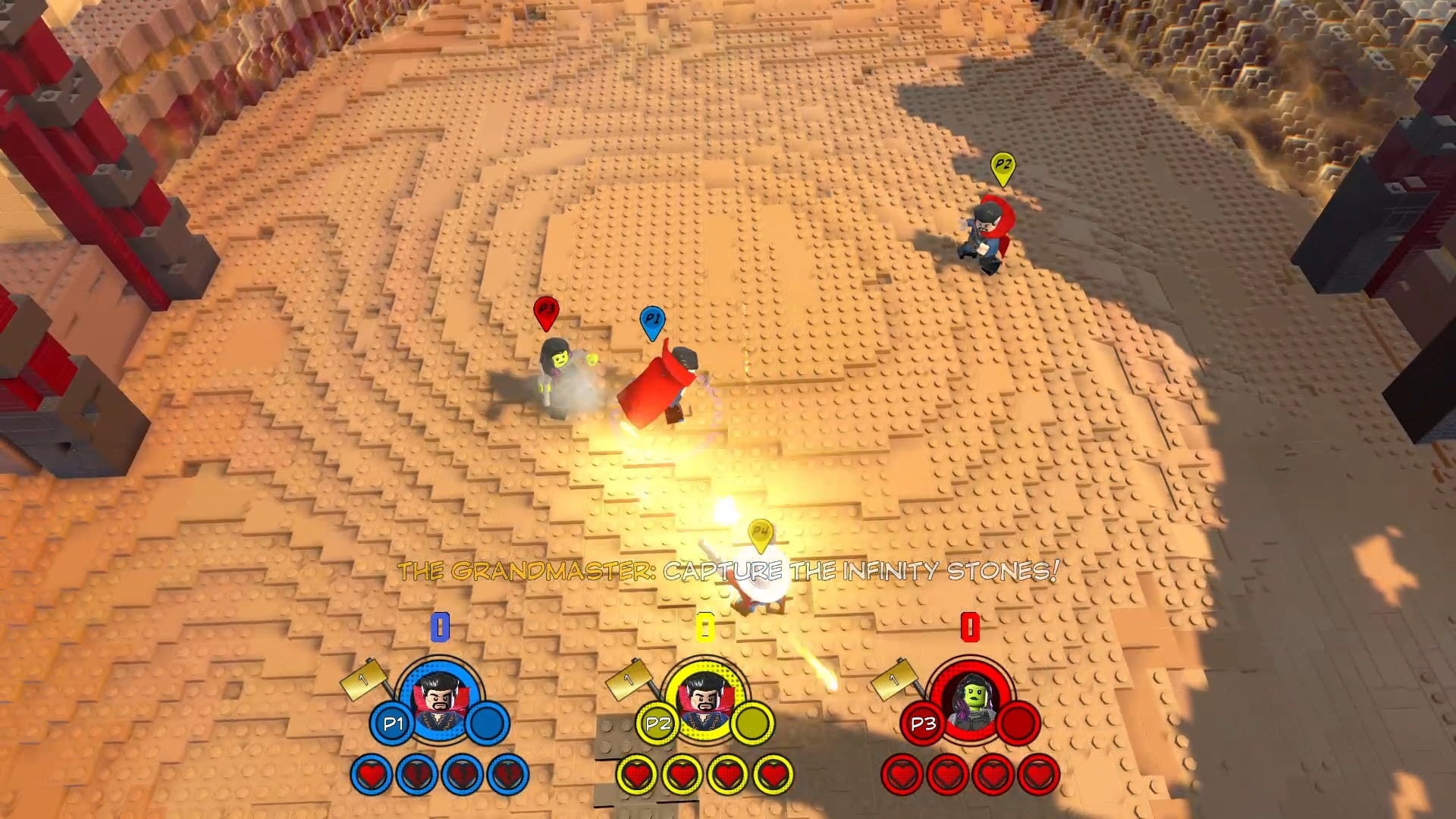Click the red P3 badge
Image resolution: width=1456 pixels, height=819 pixels.
[922, 724]
